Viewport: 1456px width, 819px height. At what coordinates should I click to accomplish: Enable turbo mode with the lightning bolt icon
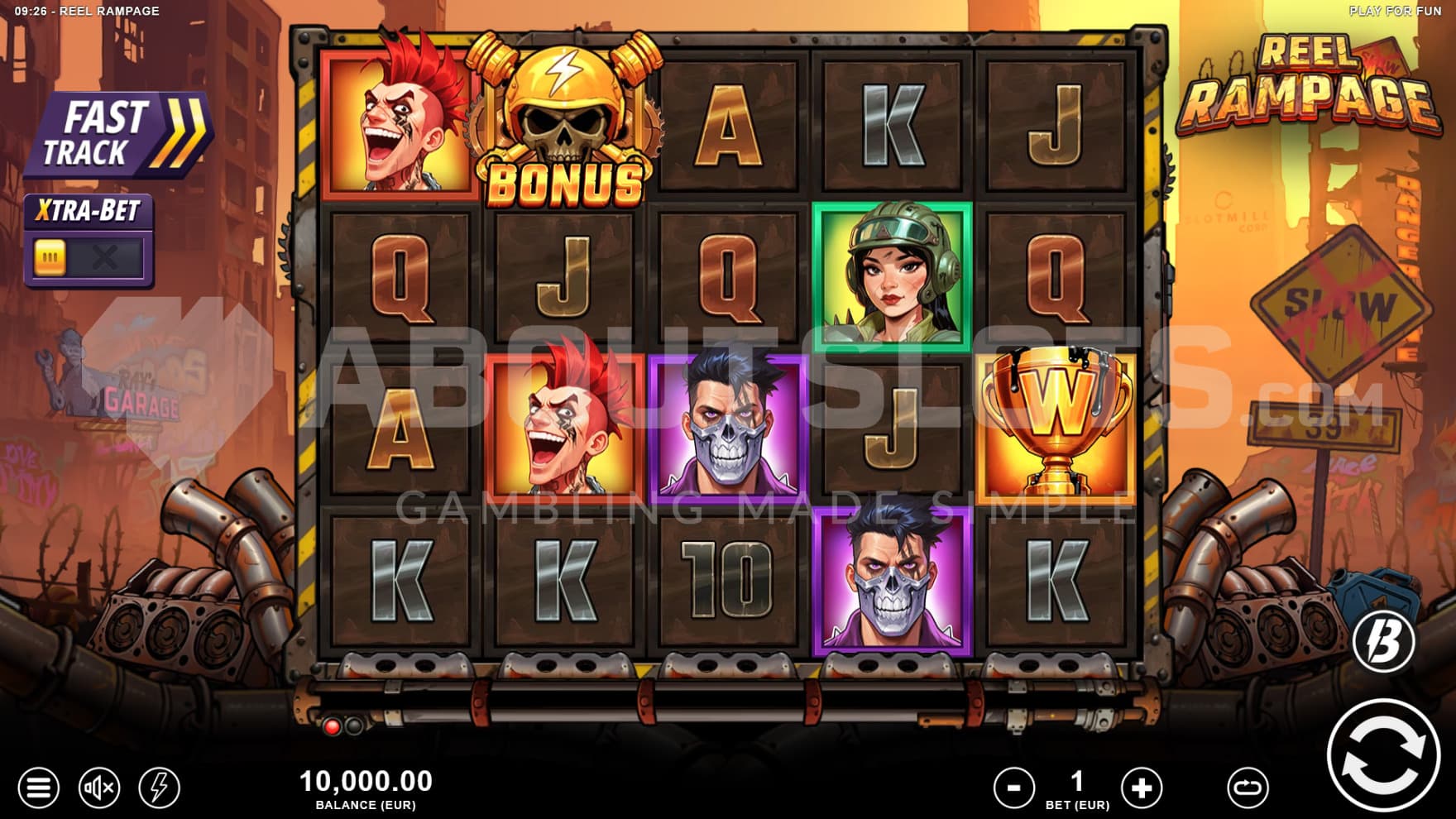coord(159,787)
